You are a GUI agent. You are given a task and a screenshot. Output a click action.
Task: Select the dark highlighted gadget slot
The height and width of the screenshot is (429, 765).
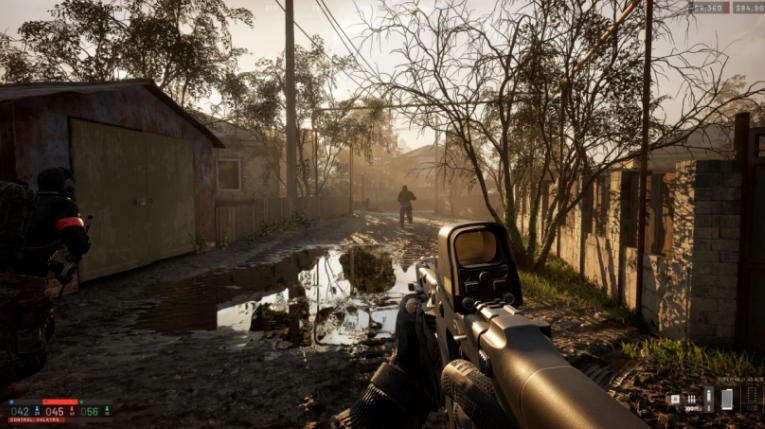pyautogui.click(x=709, y=398)
